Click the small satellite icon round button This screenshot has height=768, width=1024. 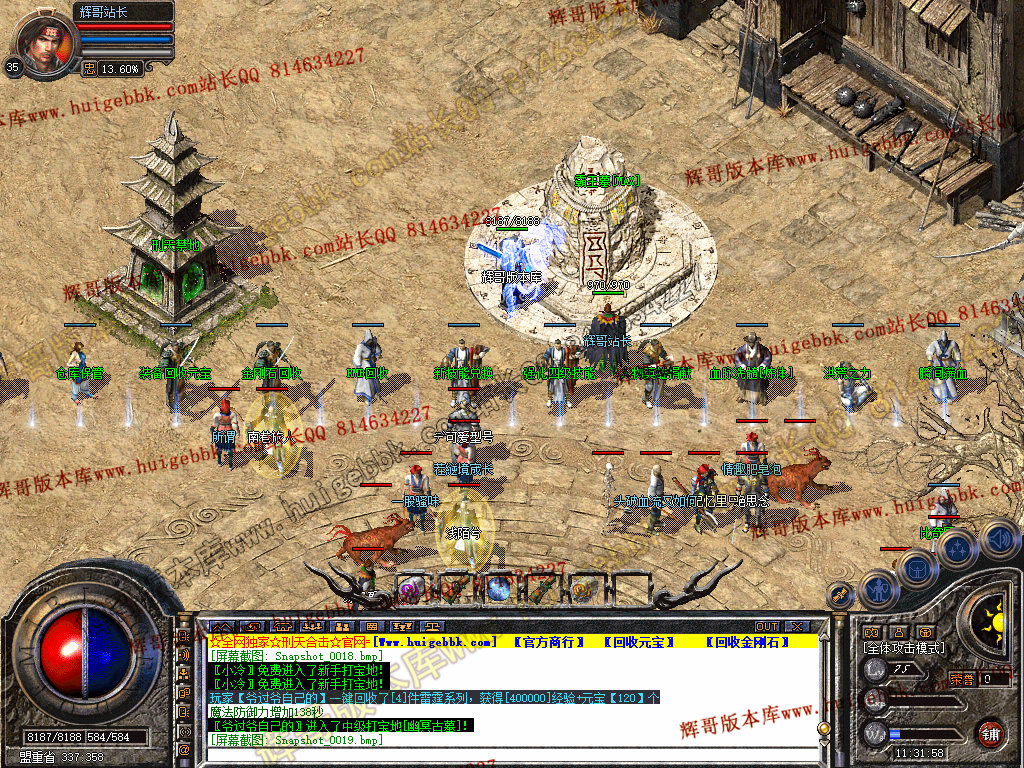click(840, 596)
